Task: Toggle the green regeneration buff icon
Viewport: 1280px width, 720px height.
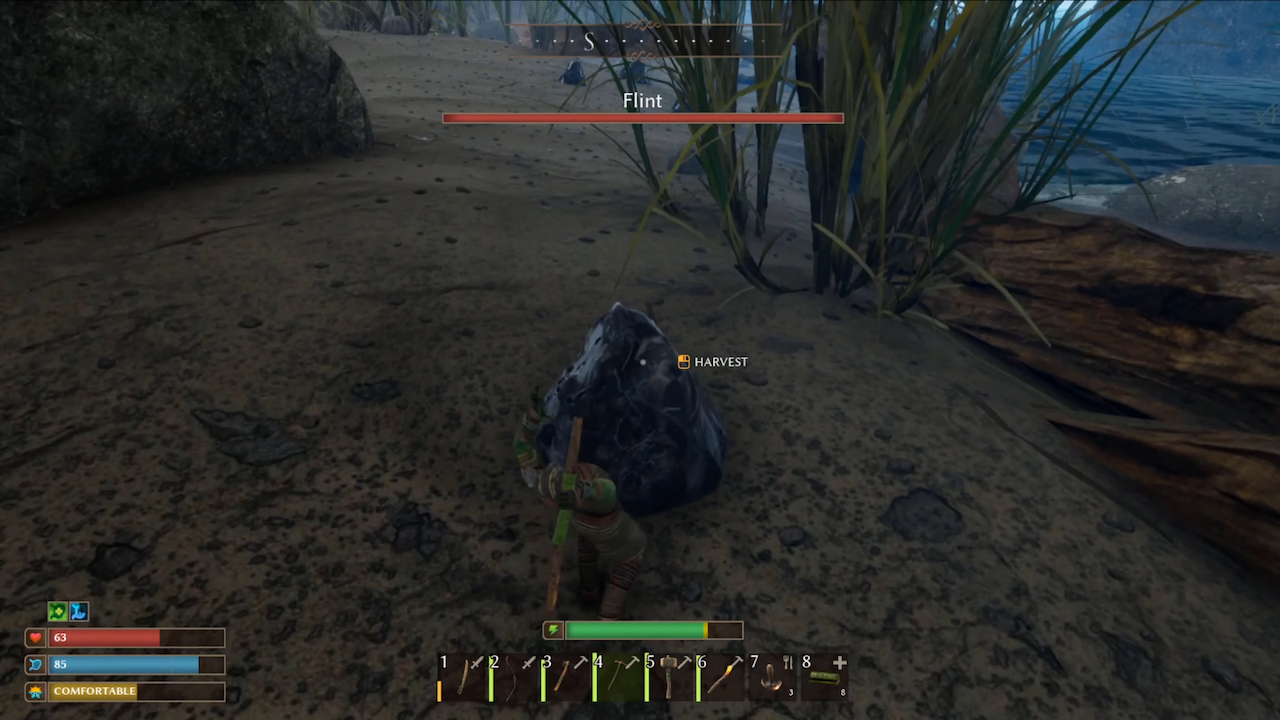Action: (57, 611)
